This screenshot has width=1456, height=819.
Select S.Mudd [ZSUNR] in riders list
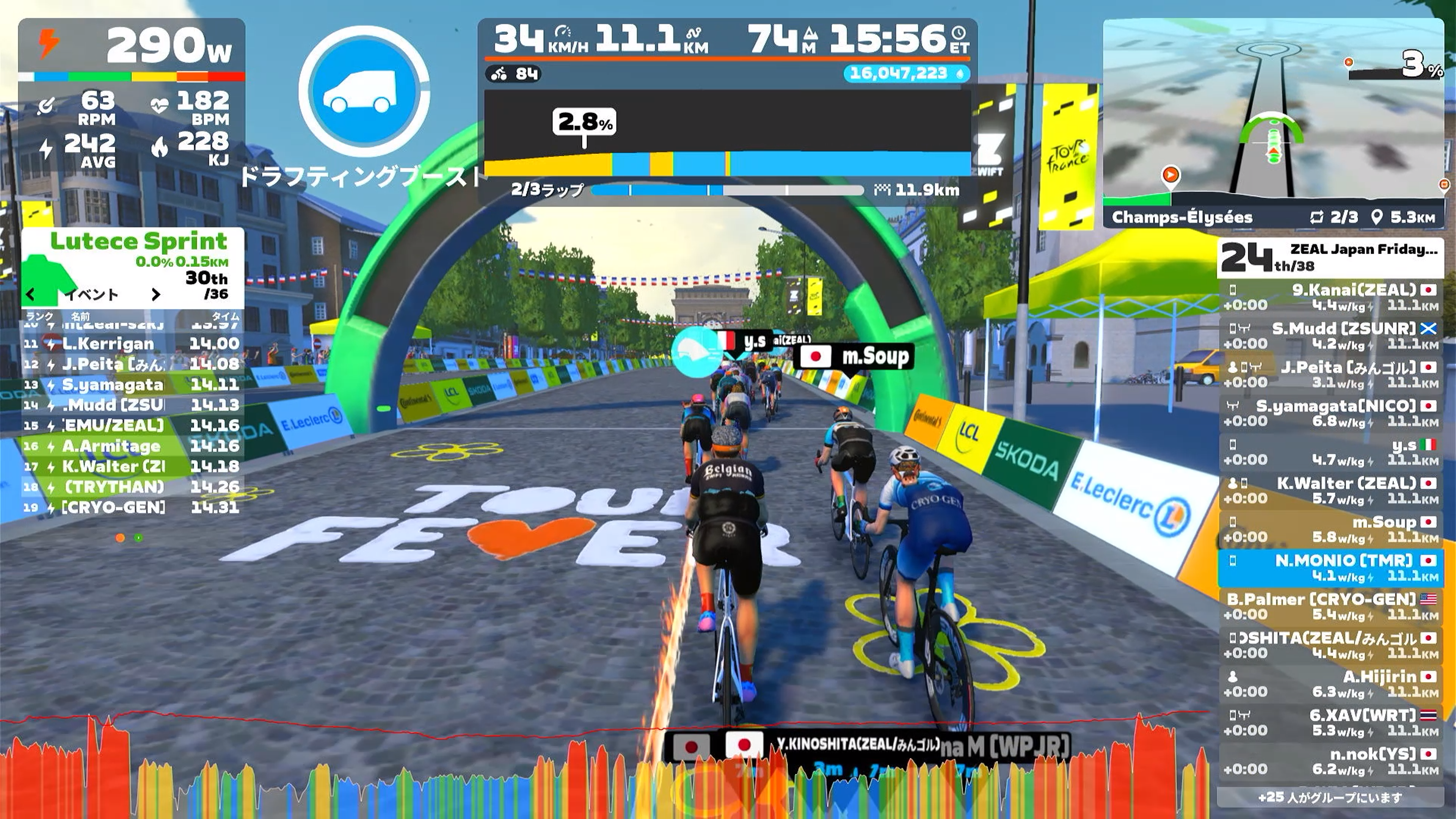point(1330,336)
